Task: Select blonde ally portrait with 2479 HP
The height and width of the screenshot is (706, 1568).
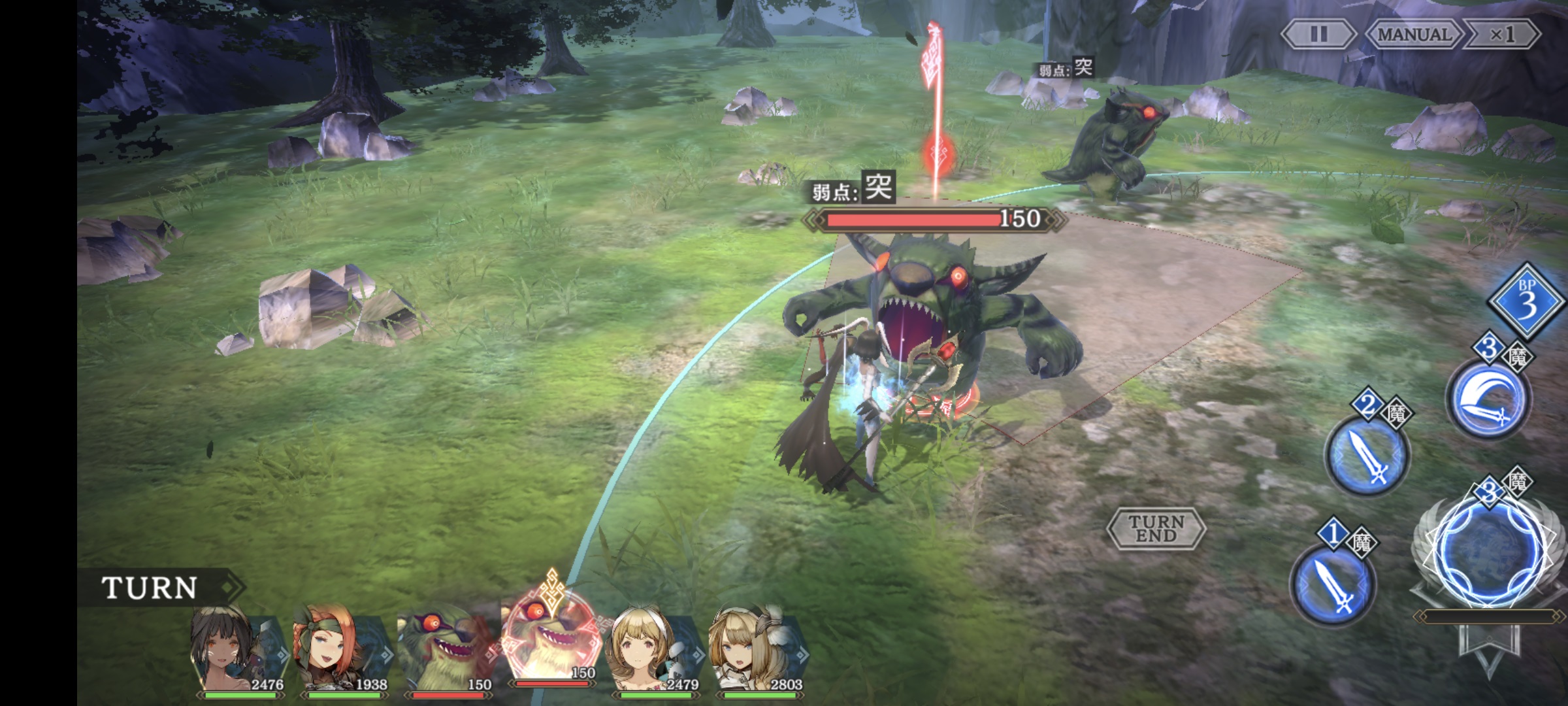Action: [653, 650]
